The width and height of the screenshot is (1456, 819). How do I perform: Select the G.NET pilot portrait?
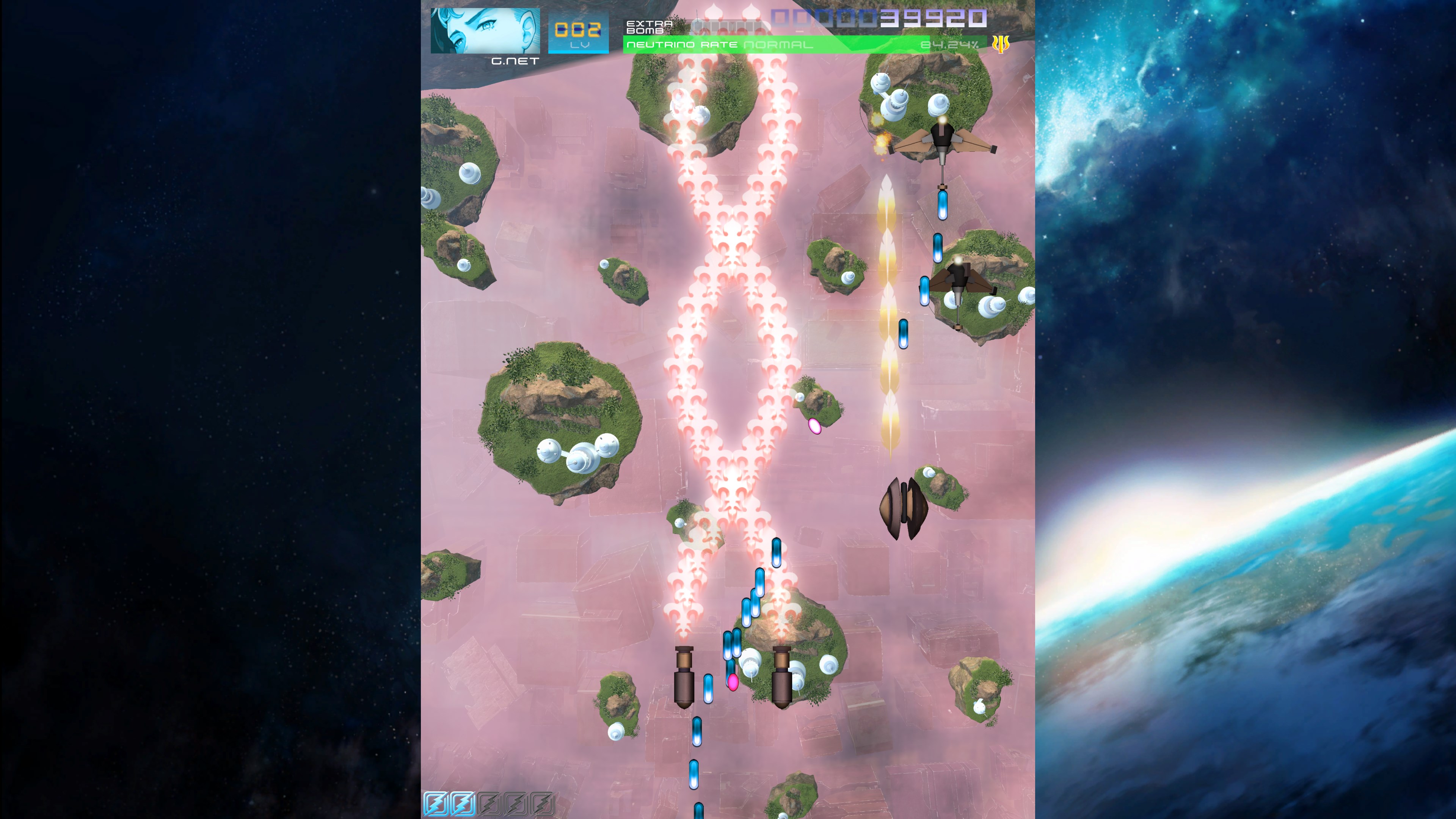485,31
